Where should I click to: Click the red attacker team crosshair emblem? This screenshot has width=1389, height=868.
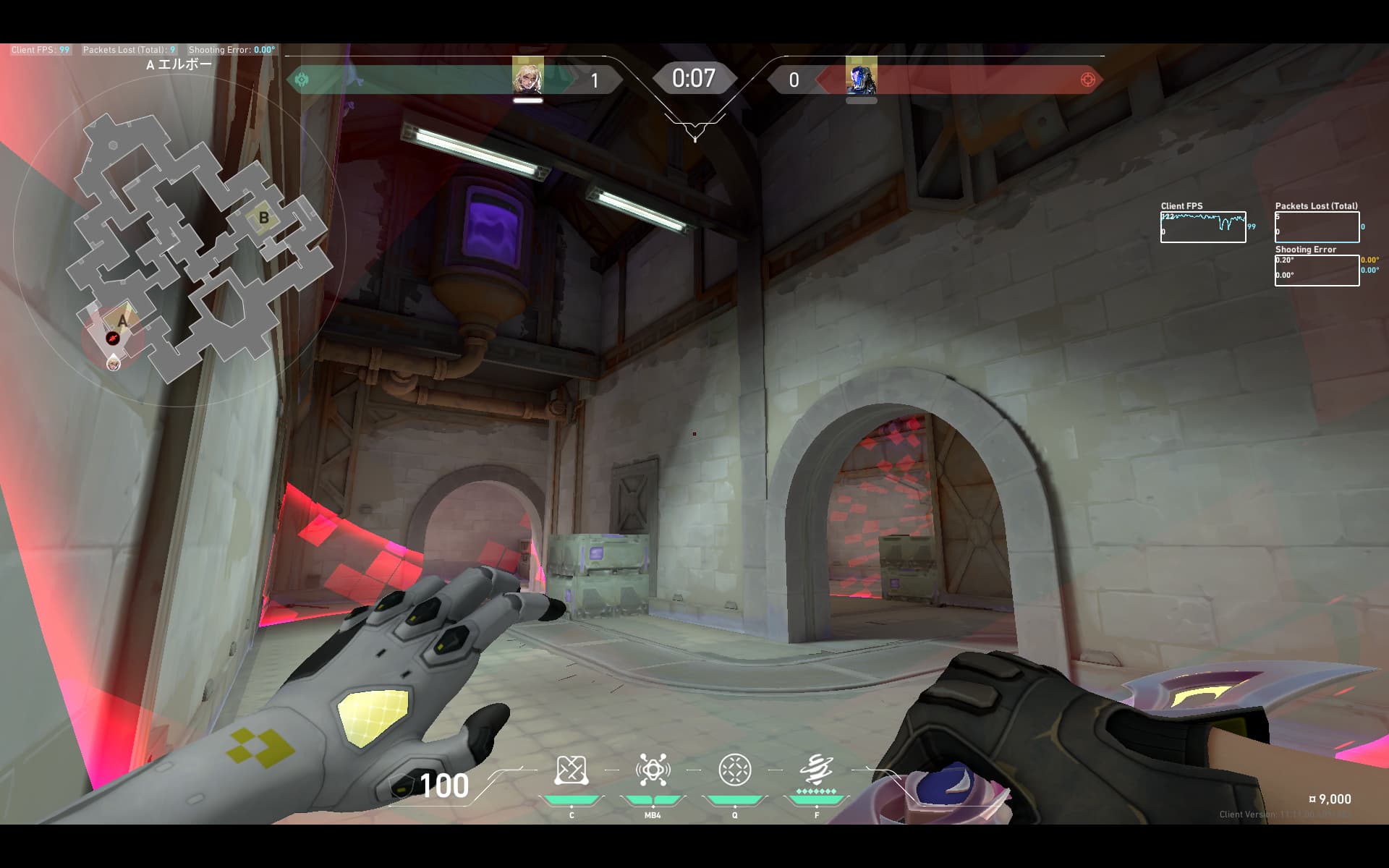pos(1087,80)
